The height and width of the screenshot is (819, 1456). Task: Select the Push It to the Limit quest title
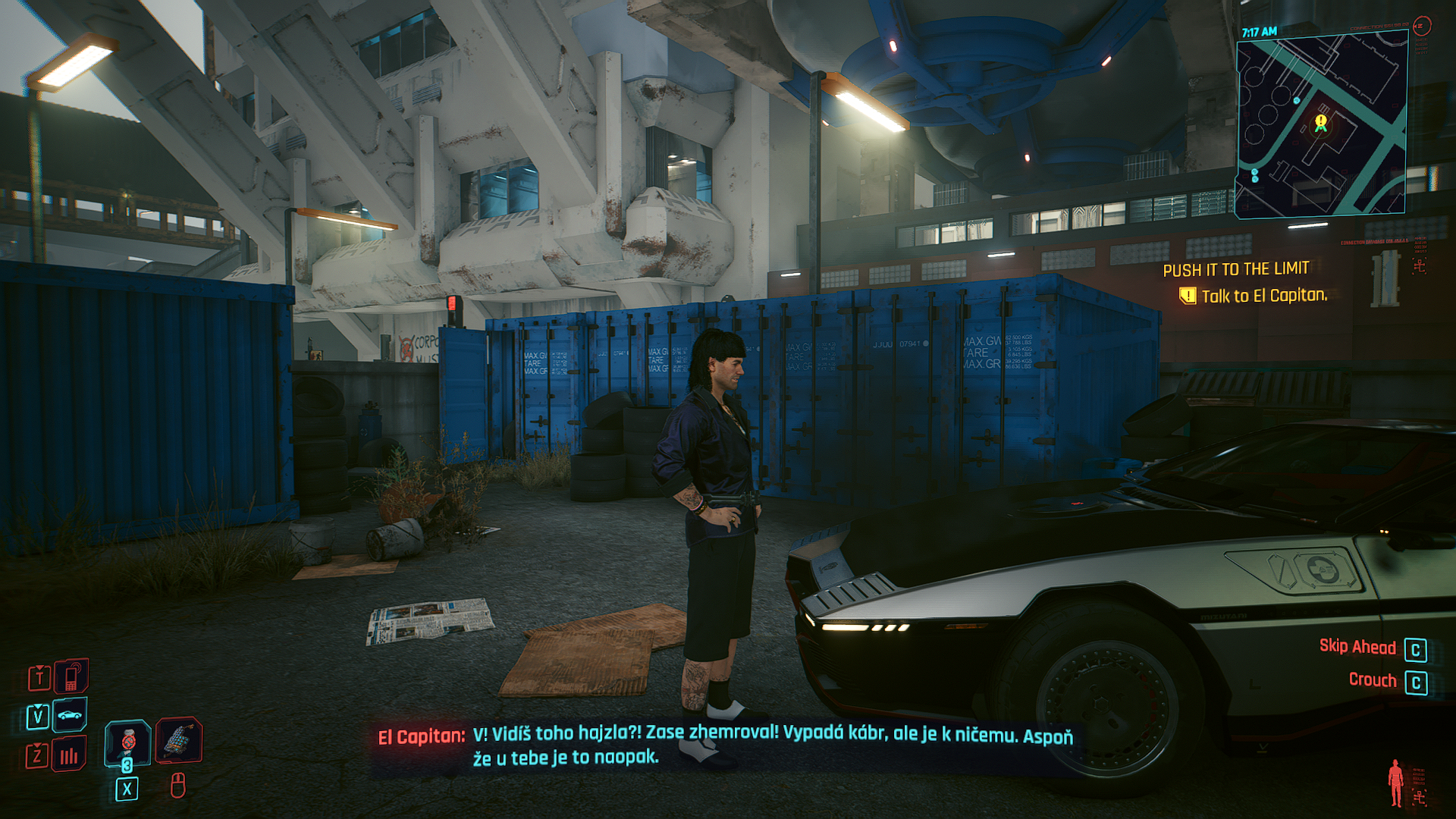click(x=1235, y=269)
